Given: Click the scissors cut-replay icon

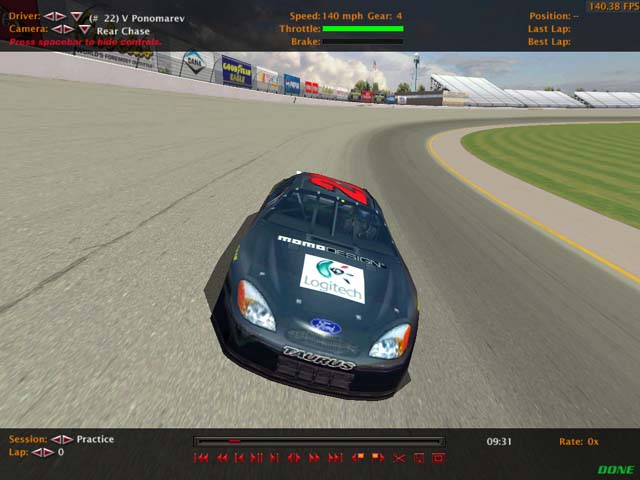Looking at the screenshot, I should click(x=399, y=458).
